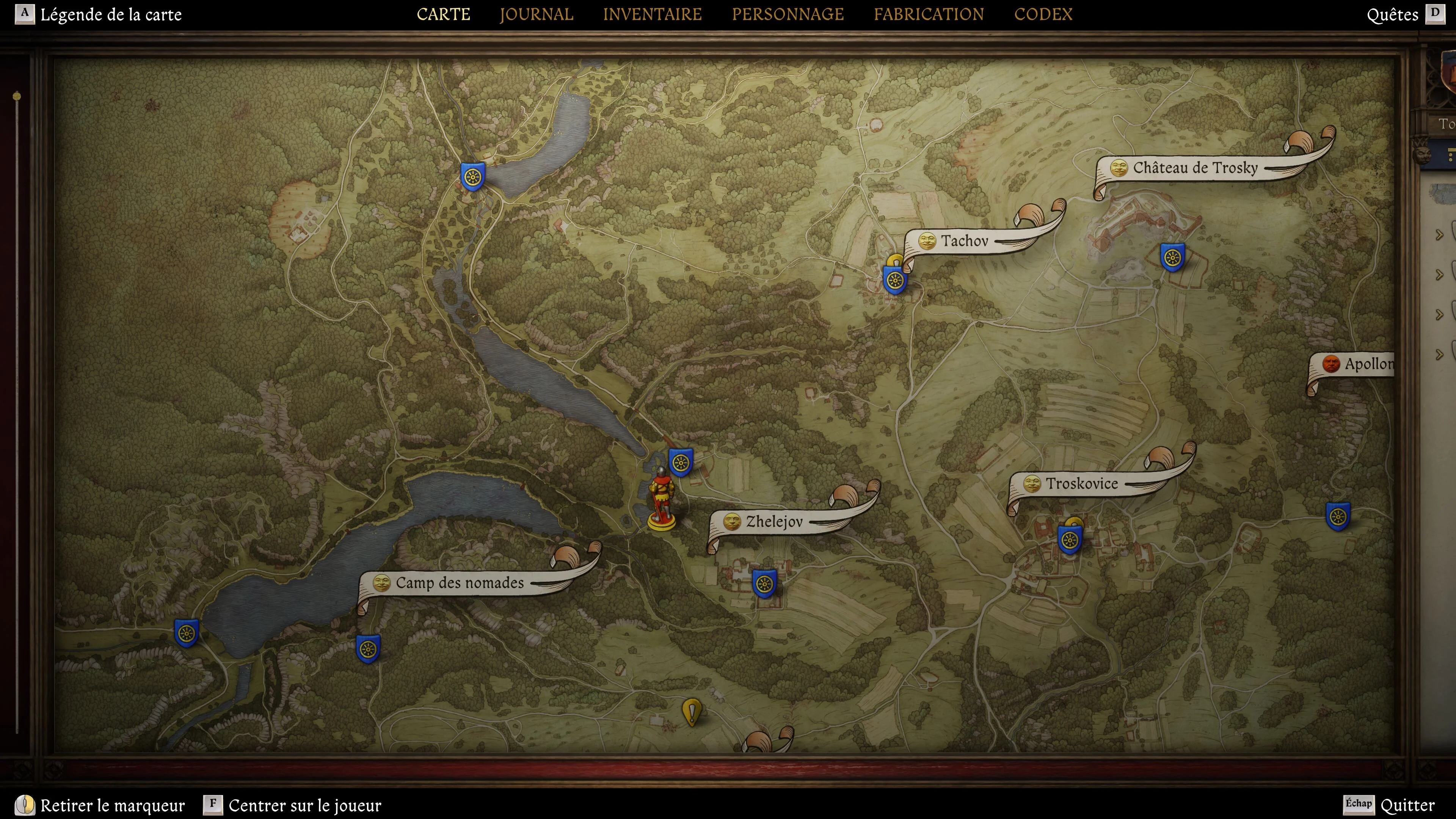This screenshot has width=1456, height=819.
Task: Select the yellow exclamation quest marker
Action: (x=691, y=712)
